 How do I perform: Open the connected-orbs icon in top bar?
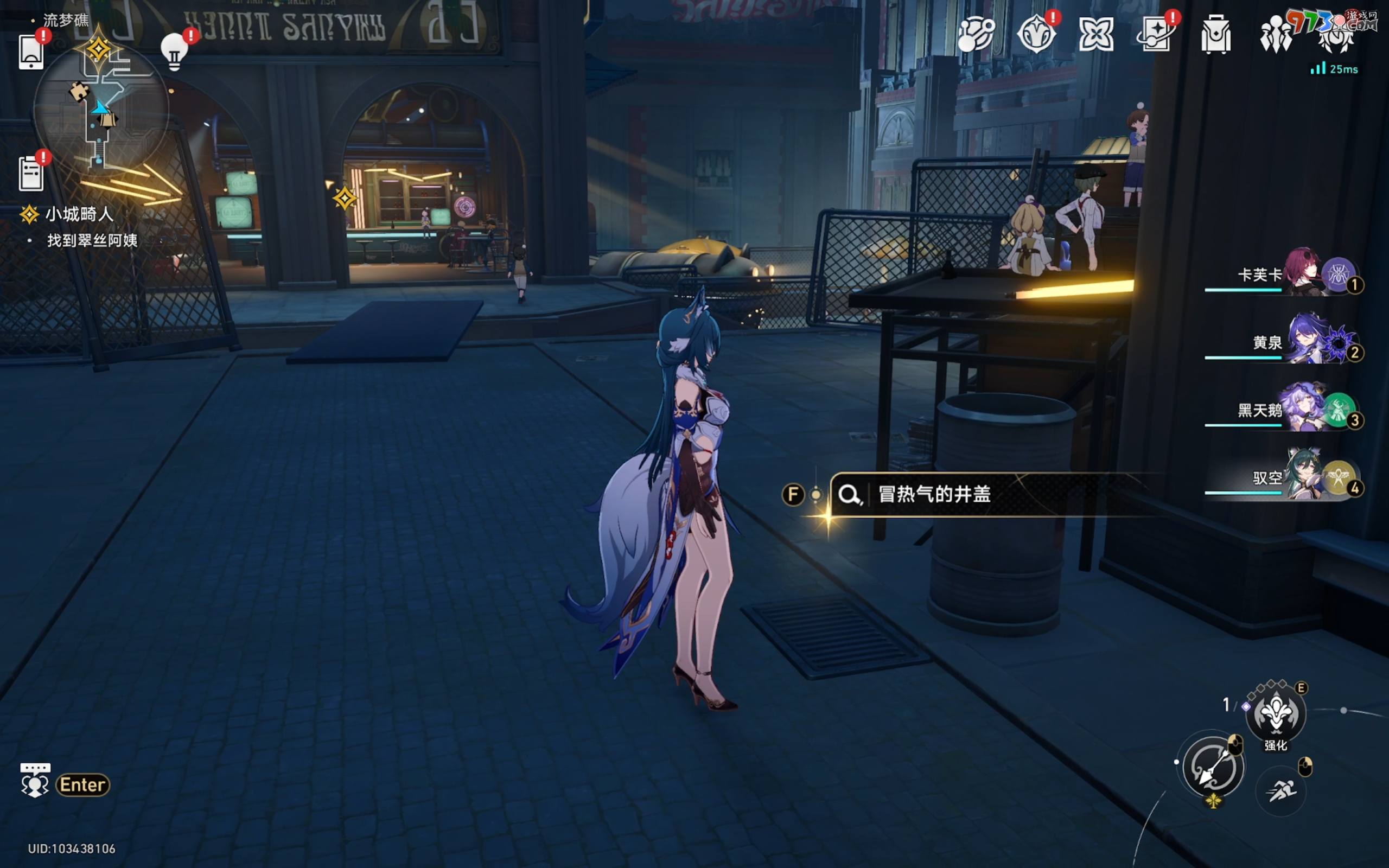tap(976, 34)
